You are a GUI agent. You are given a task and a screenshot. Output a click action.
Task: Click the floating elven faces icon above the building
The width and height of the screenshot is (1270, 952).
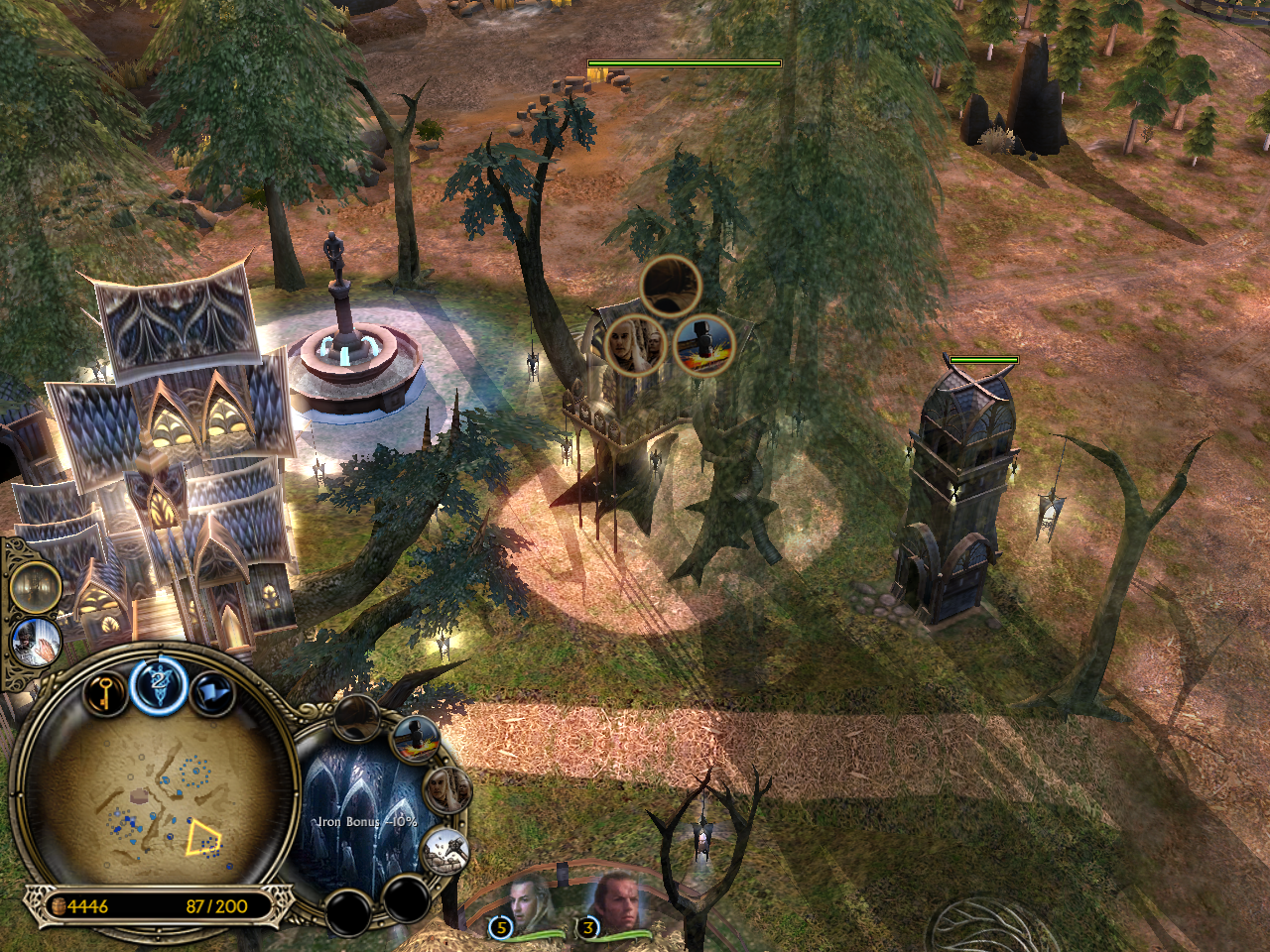635,346
